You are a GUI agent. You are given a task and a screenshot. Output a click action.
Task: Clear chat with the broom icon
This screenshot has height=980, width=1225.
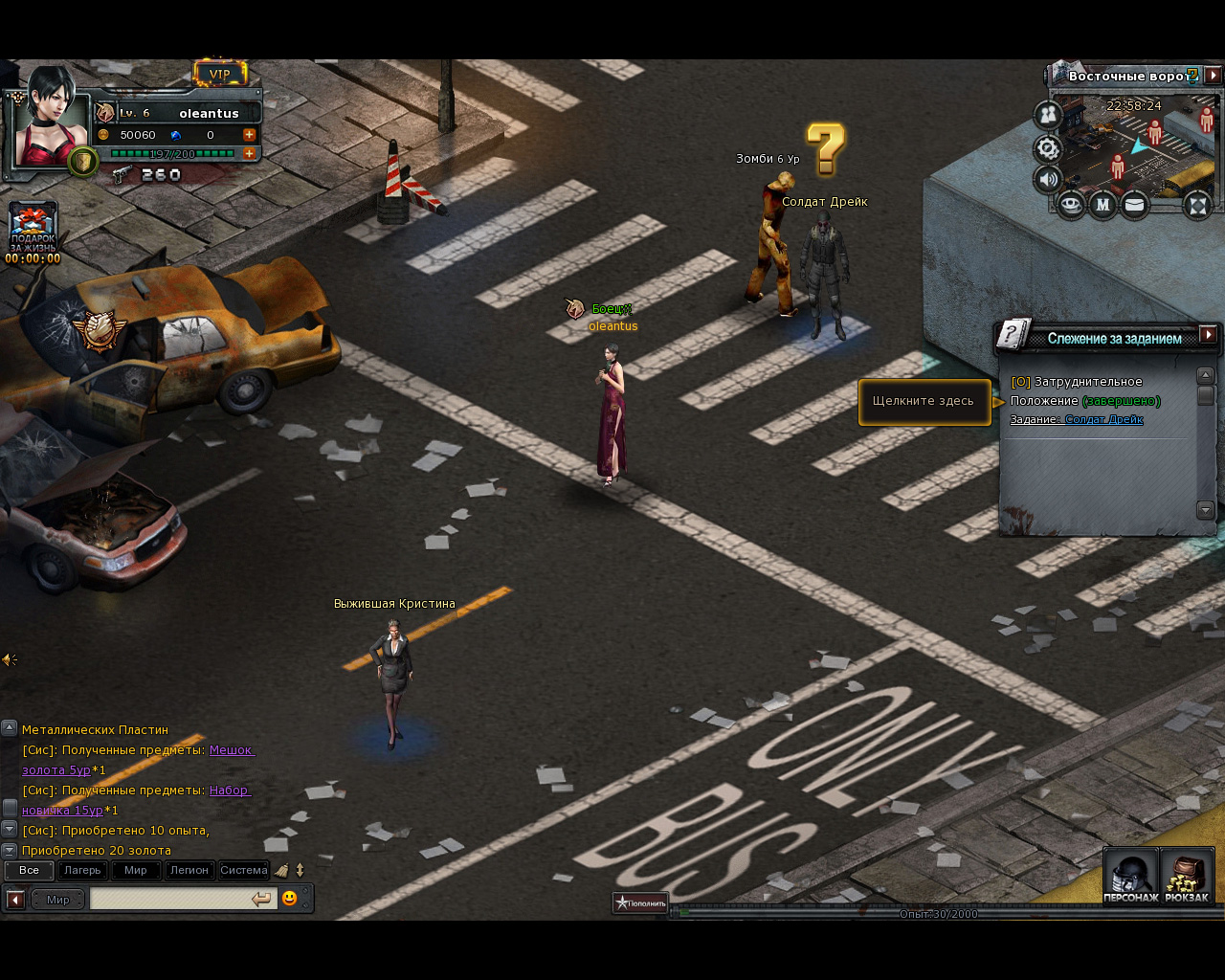click(281, 870)
